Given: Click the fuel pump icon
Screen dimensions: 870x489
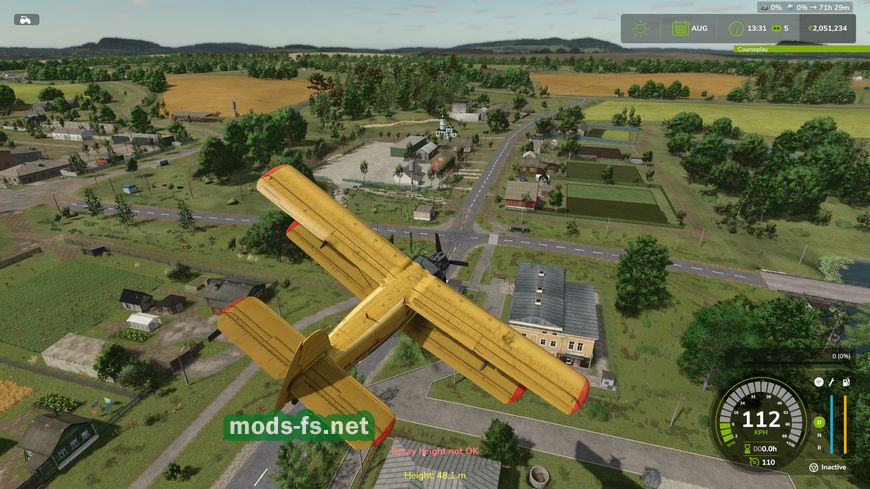Looking at the screenshot, I should tap(846, 382).
